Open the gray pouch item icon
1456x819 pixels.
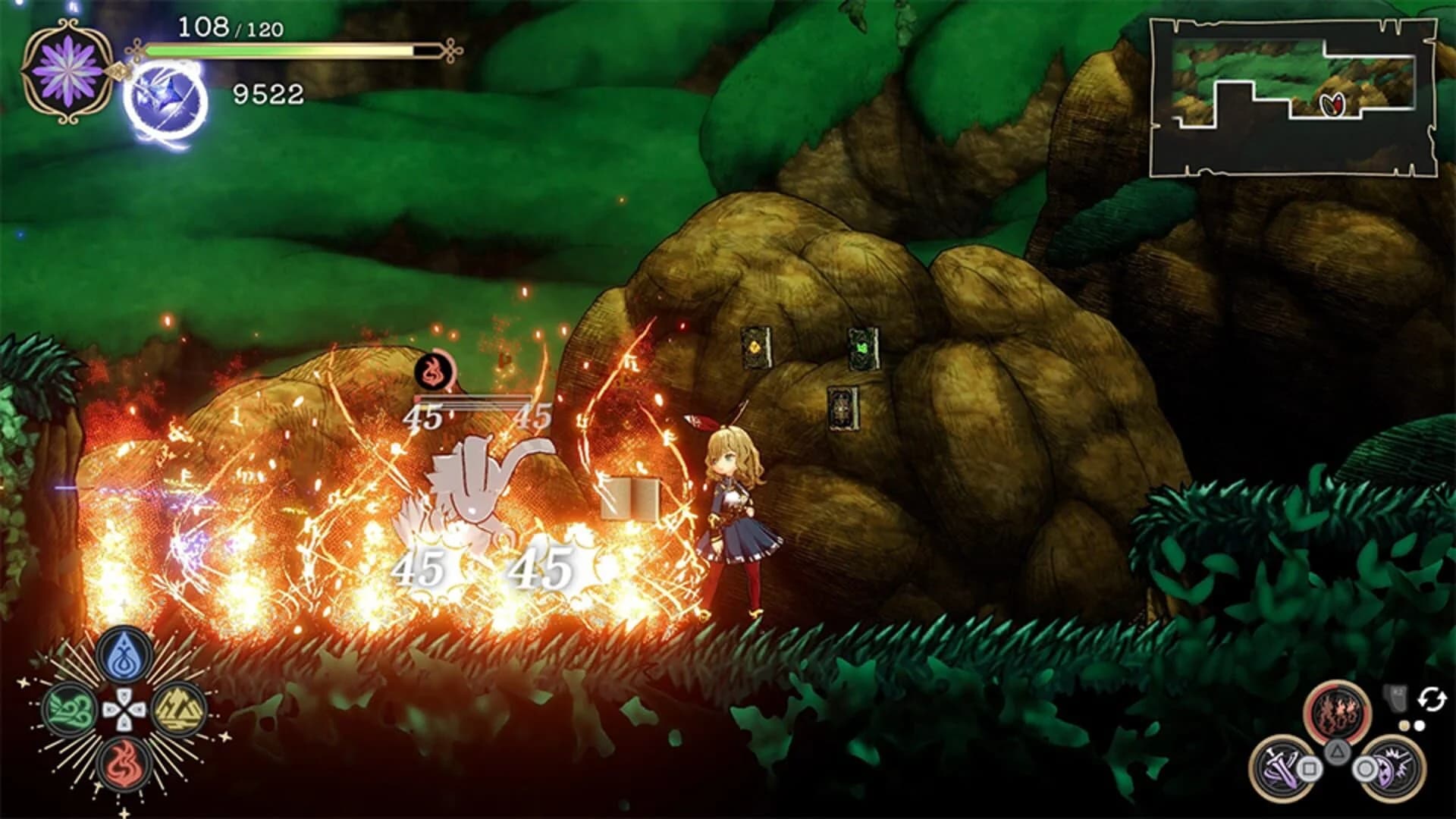pyautogui.click(x=1395, y=696)
